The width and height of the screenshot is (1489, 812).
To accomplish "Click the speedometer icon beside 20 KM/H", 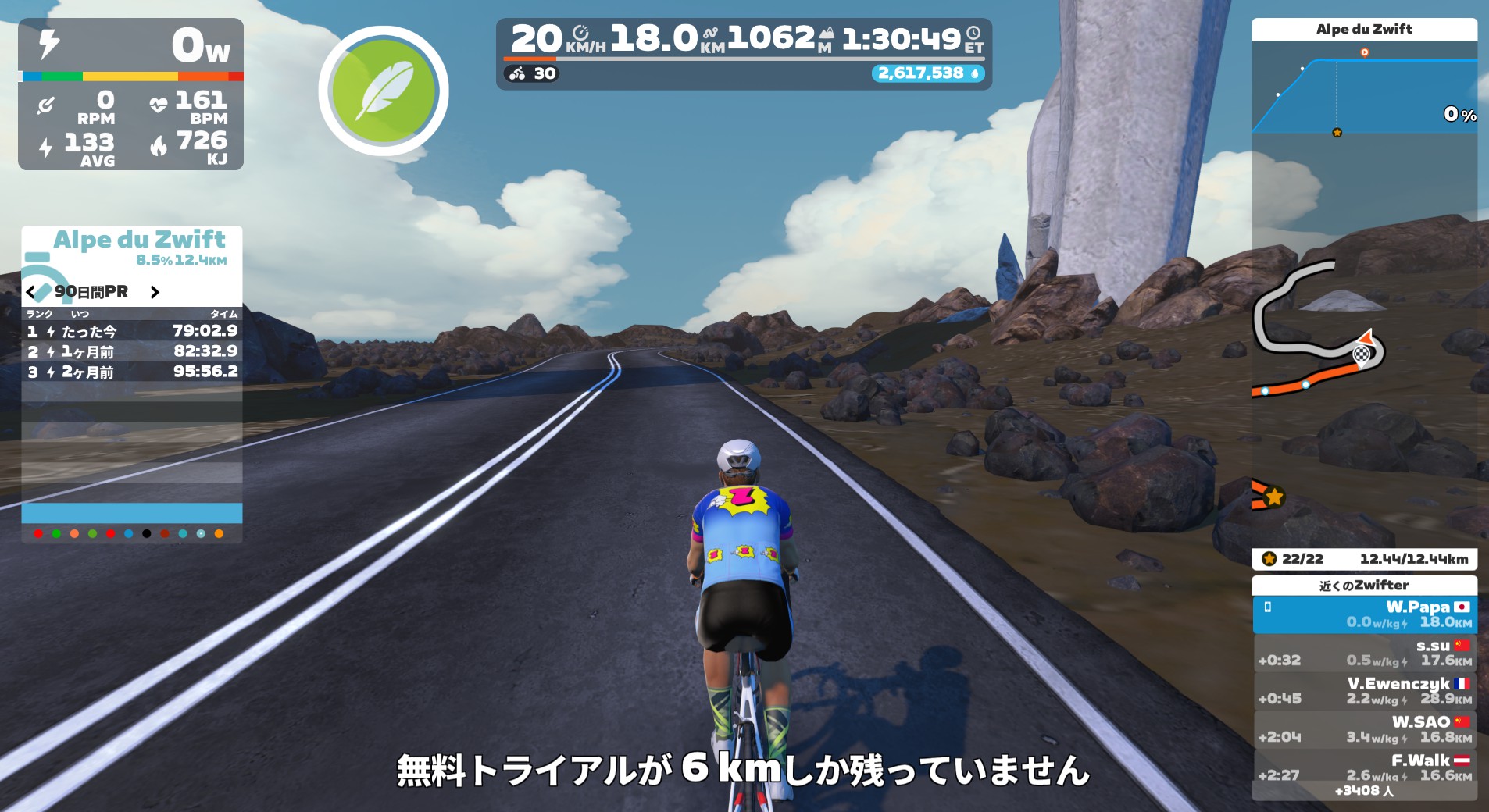I will click(x=581, y=34).
